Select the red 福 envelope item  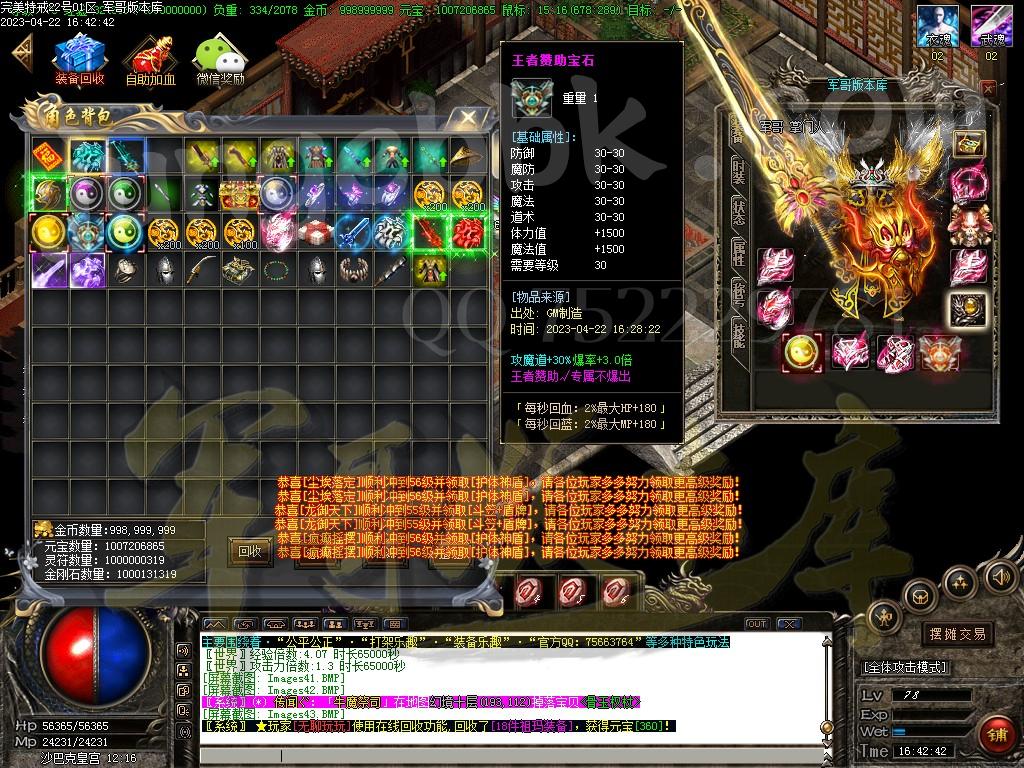pos(46,156)
